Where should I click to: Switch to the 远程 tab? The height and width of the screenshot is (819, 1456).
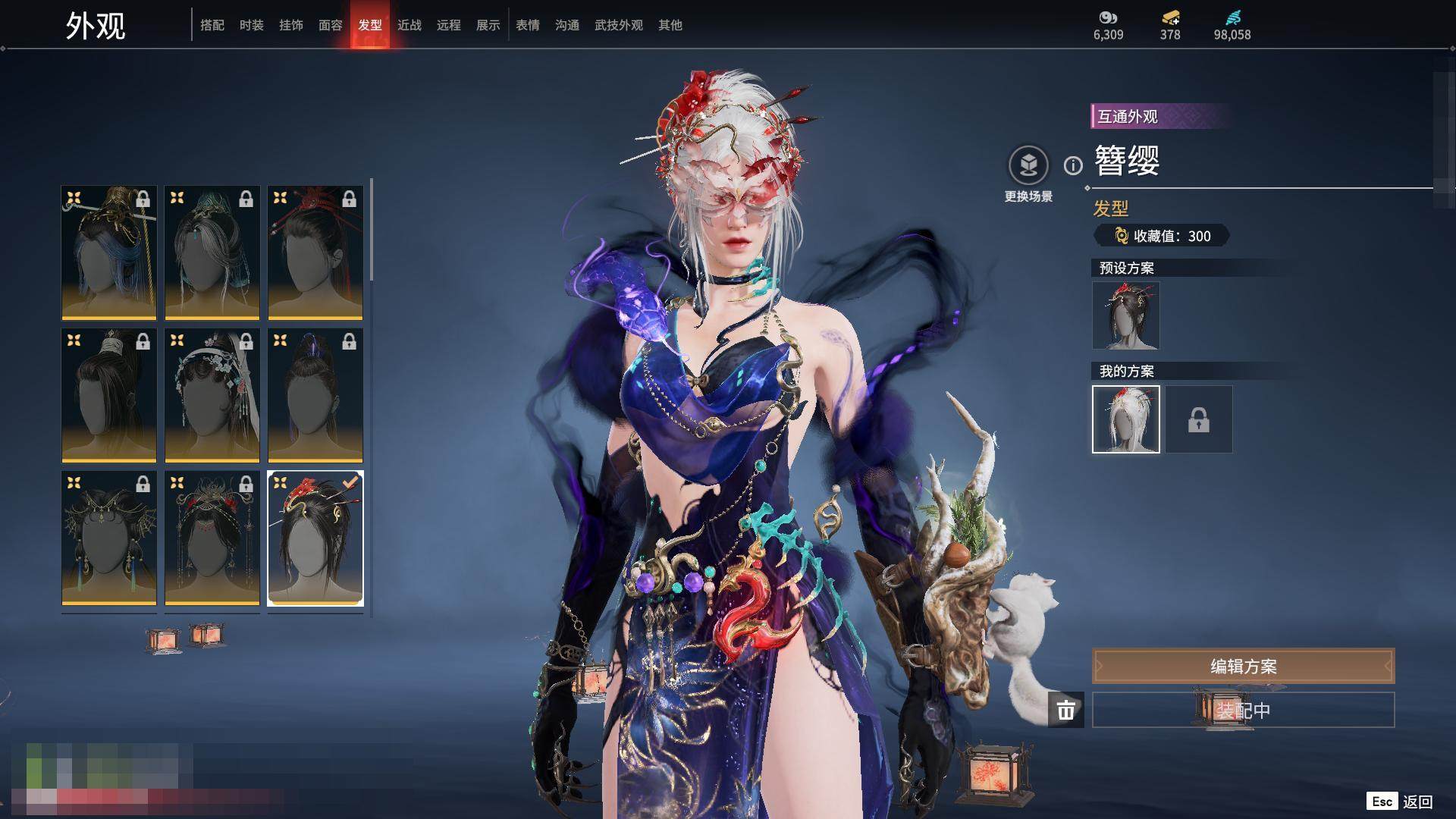click(449, 25)
